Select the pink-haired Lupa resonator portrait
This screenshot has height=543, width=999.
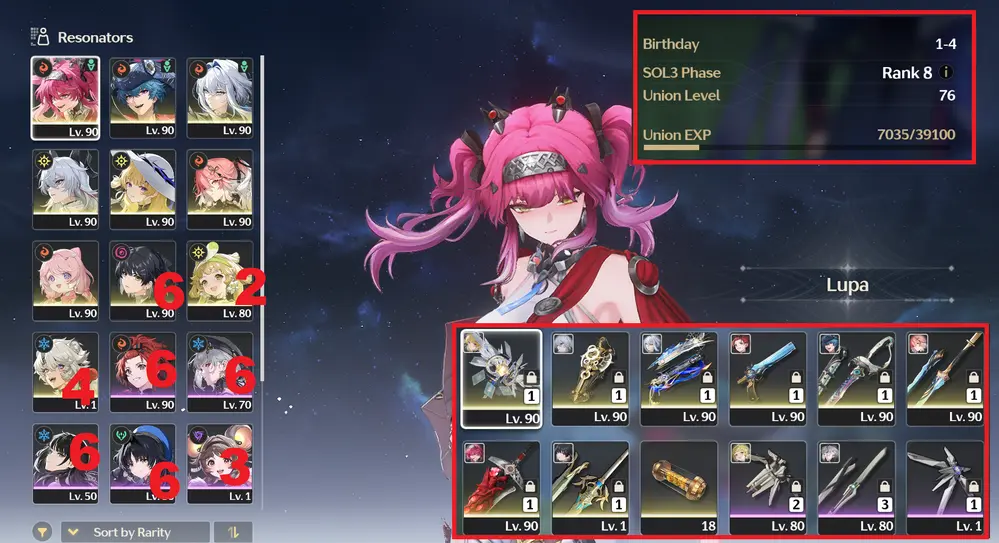(x=65, y=96)
